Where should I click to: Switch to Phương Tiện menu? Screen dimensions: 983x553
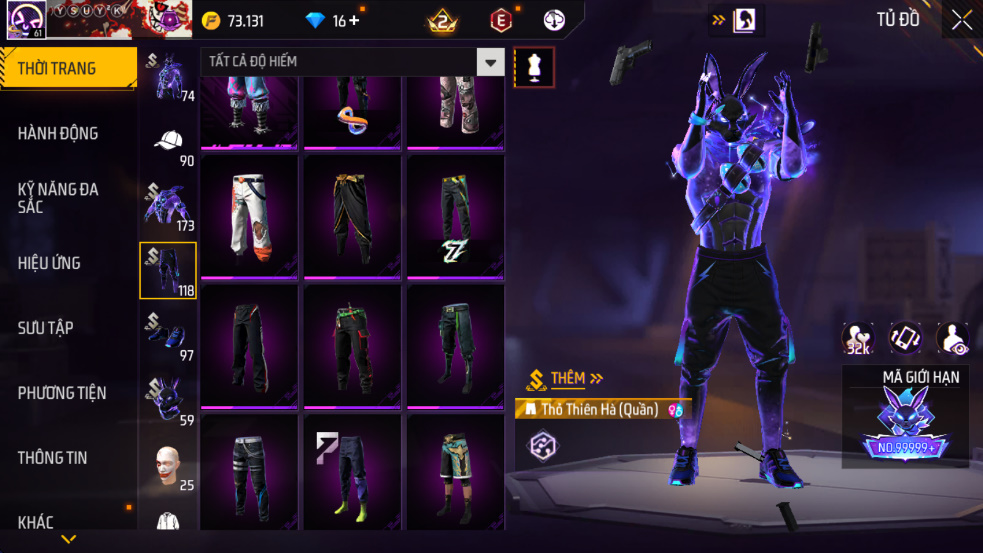click(x=62, y=393)
